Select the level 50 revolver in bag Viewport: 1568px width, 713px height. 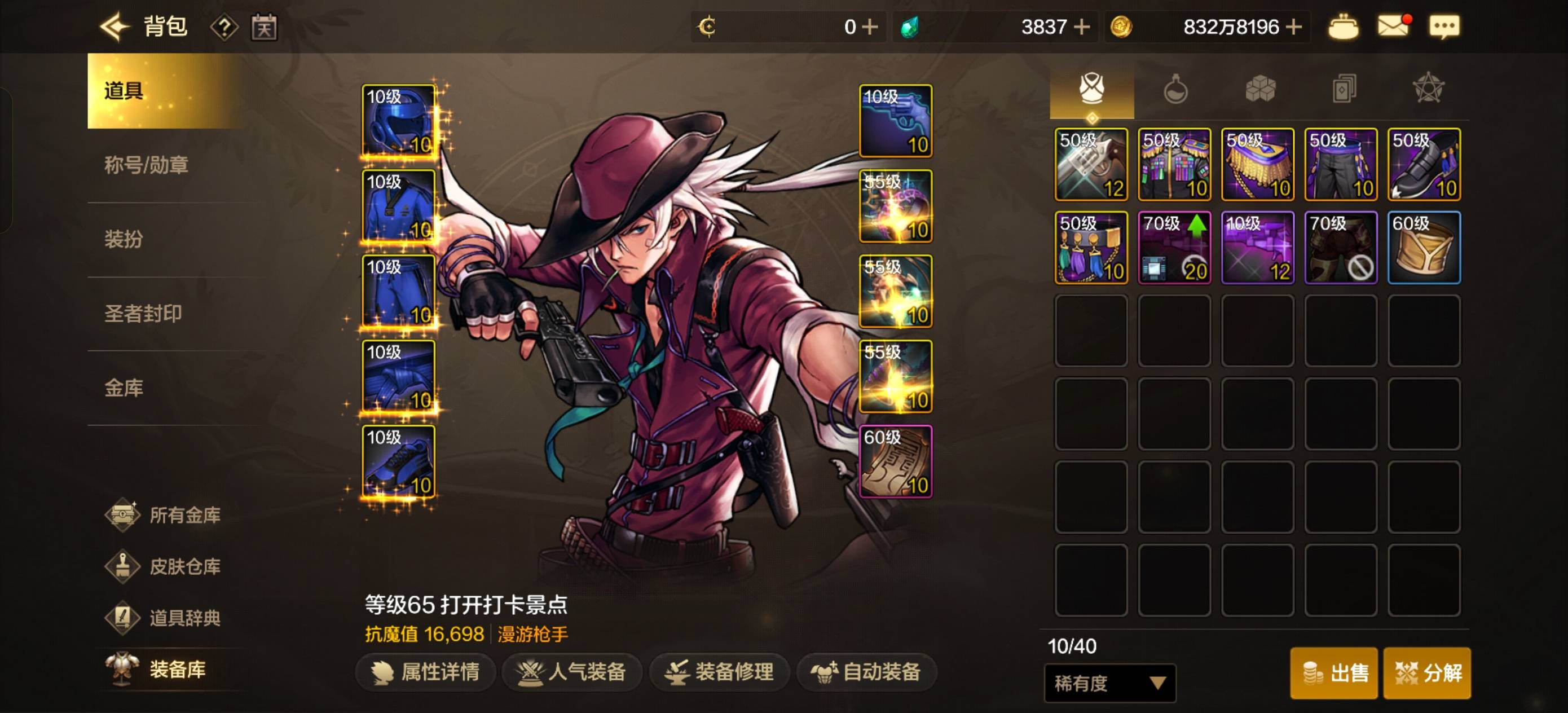(1091, 164)
